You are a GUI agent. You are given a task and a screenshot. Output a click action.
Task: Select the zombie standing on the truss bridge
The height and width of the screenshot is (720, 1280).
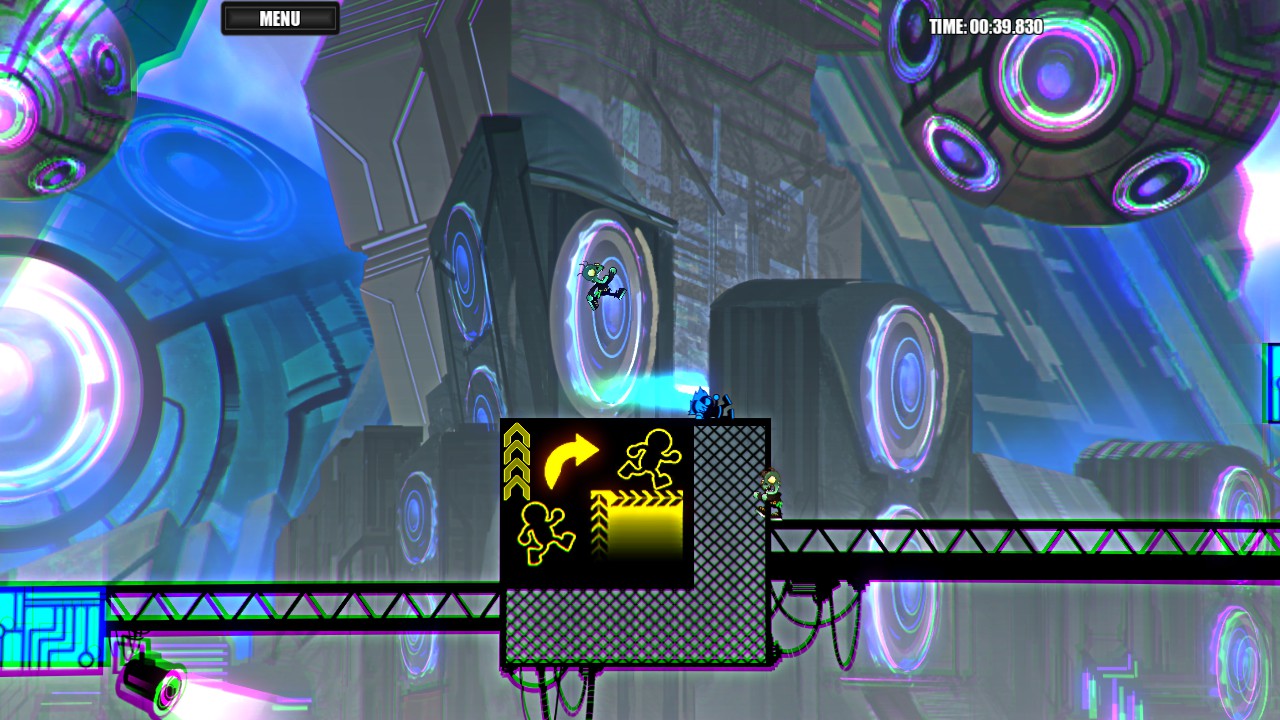coord(770,495)
